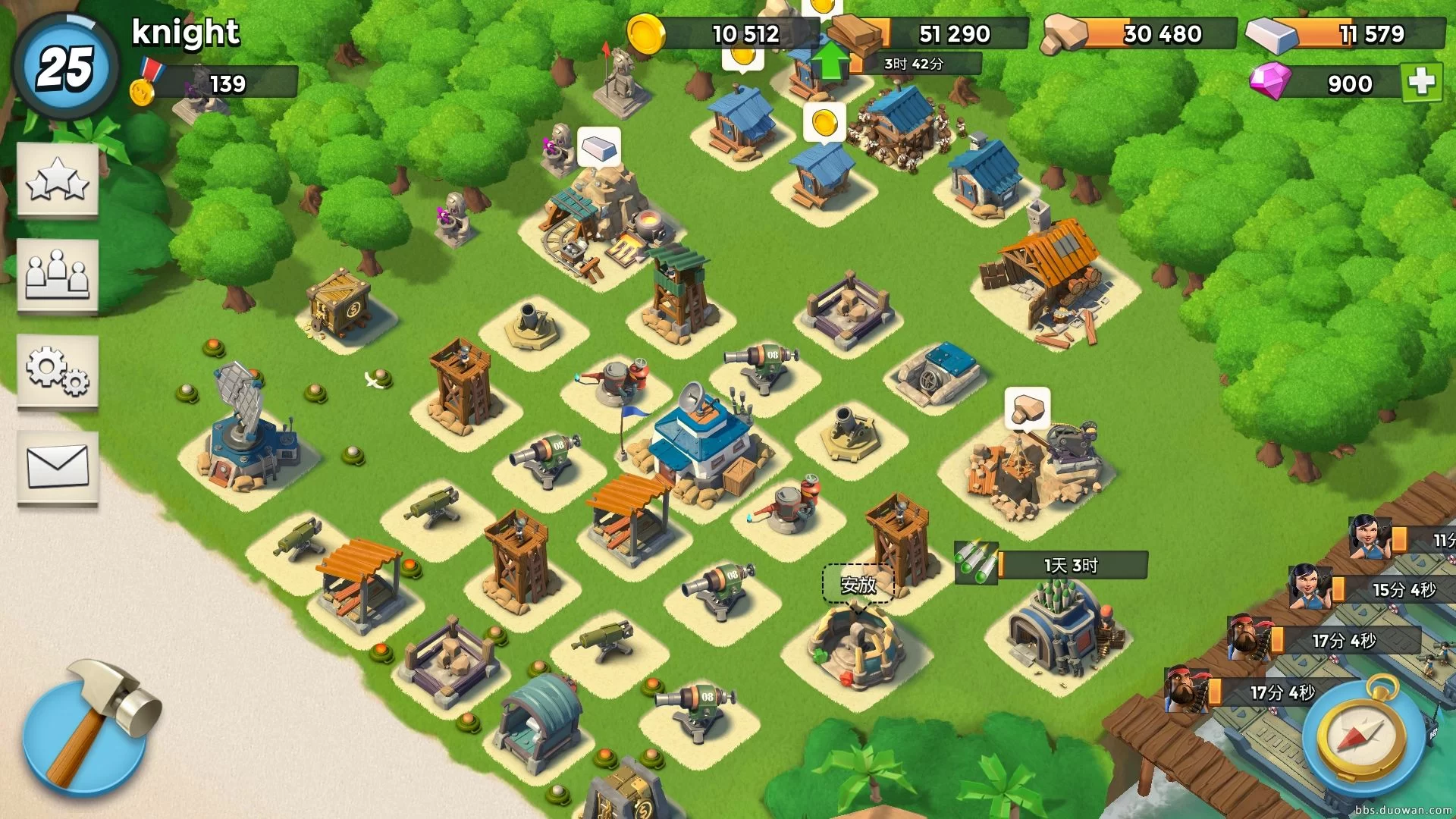Buy diamonds with the green plus button
This screenshot has width=1456, height=819.
pyautogui.click(x=1421, y=82)
